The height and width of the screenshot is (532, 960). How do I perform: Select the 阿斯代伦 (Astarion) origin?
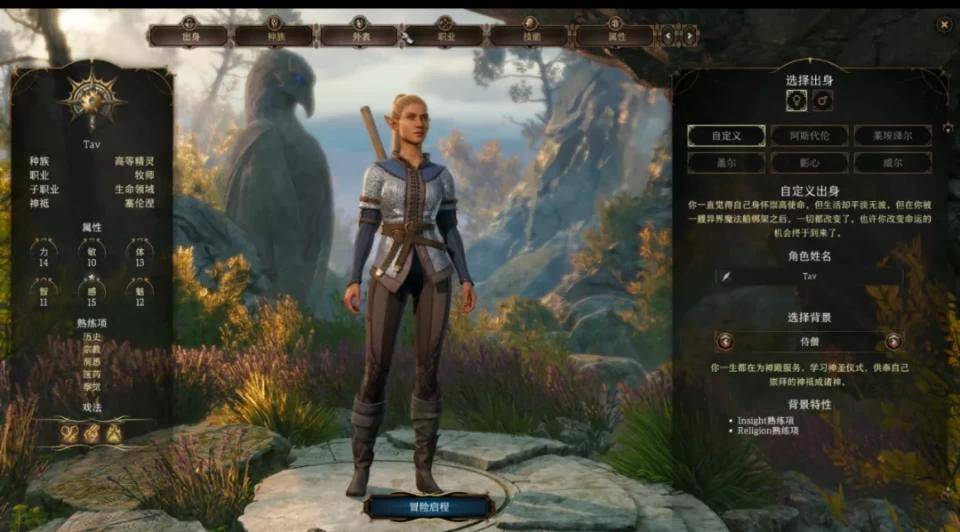[x=809, y=136]
